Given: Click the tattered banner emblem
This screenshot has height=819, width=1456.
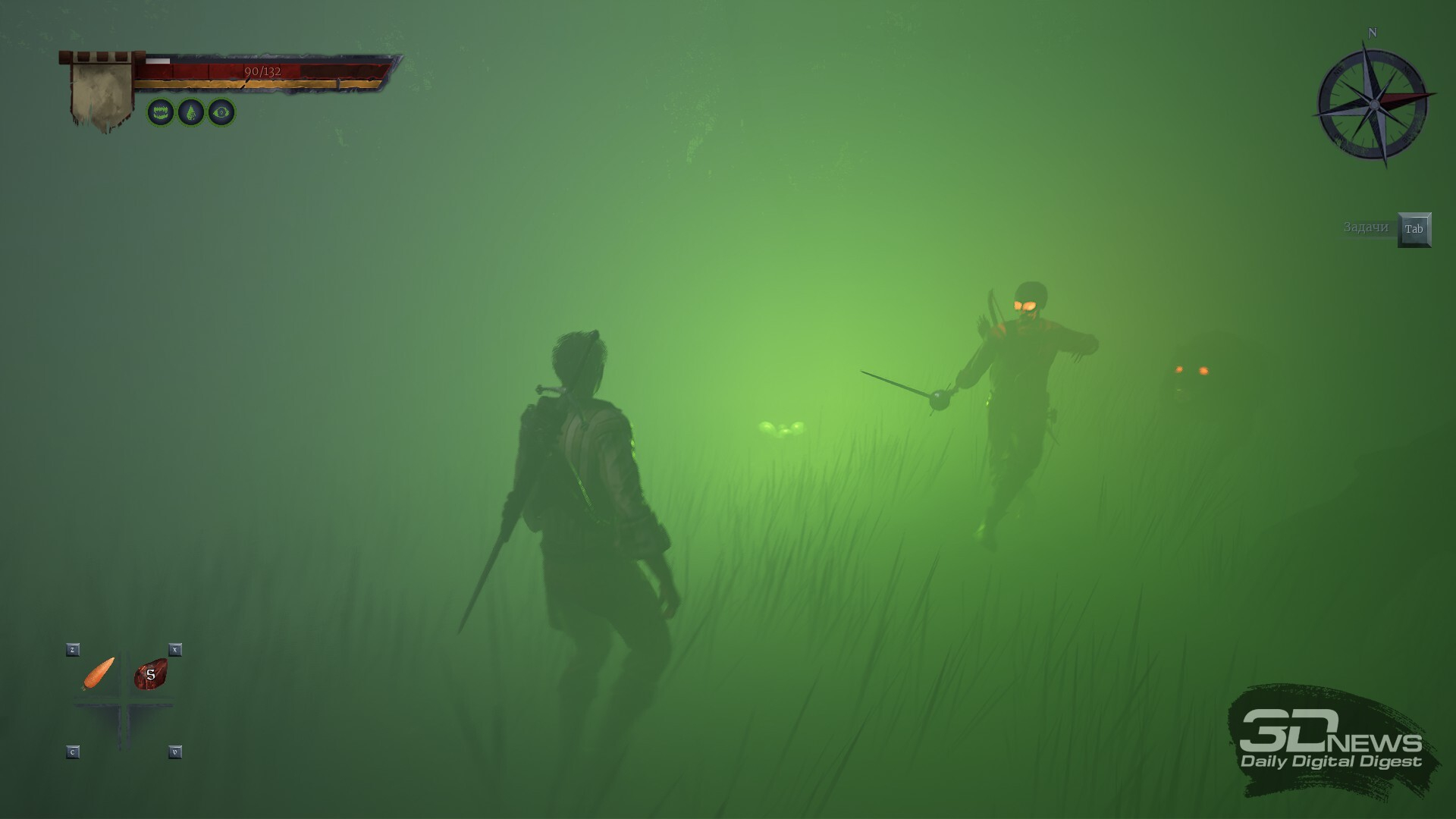Looking at the screenshot, I should [101, 94].
